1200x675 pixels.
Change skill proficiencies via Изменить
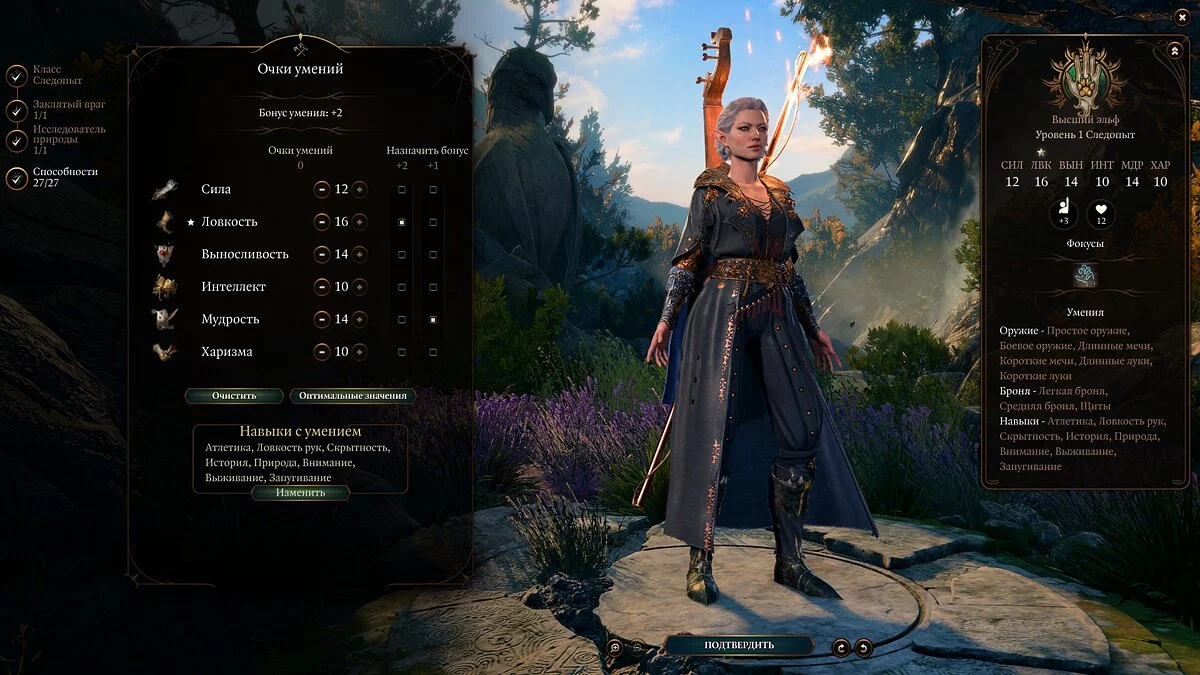click(300, 492)
